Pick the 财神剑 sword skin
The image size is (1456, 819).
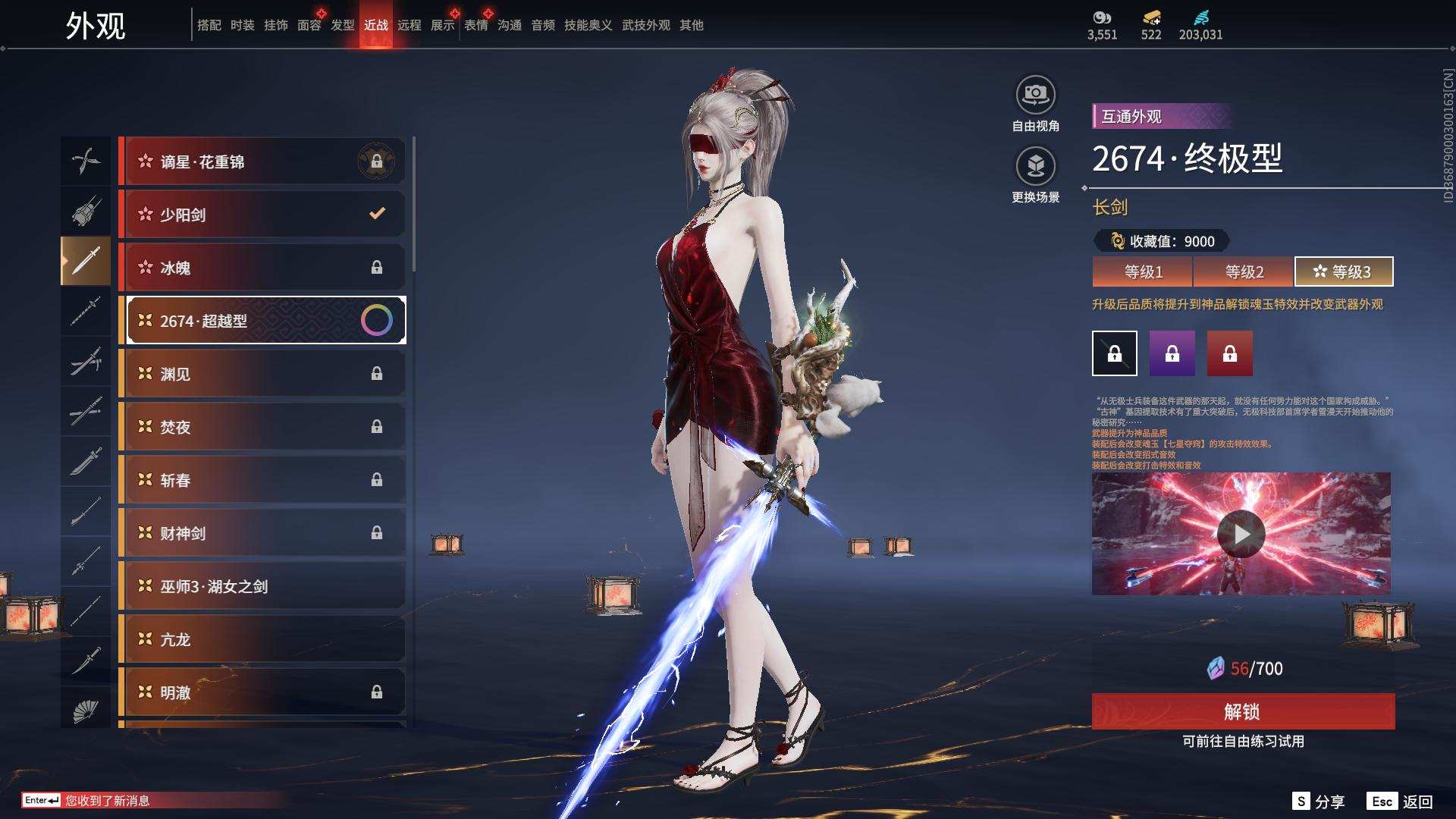262,533
